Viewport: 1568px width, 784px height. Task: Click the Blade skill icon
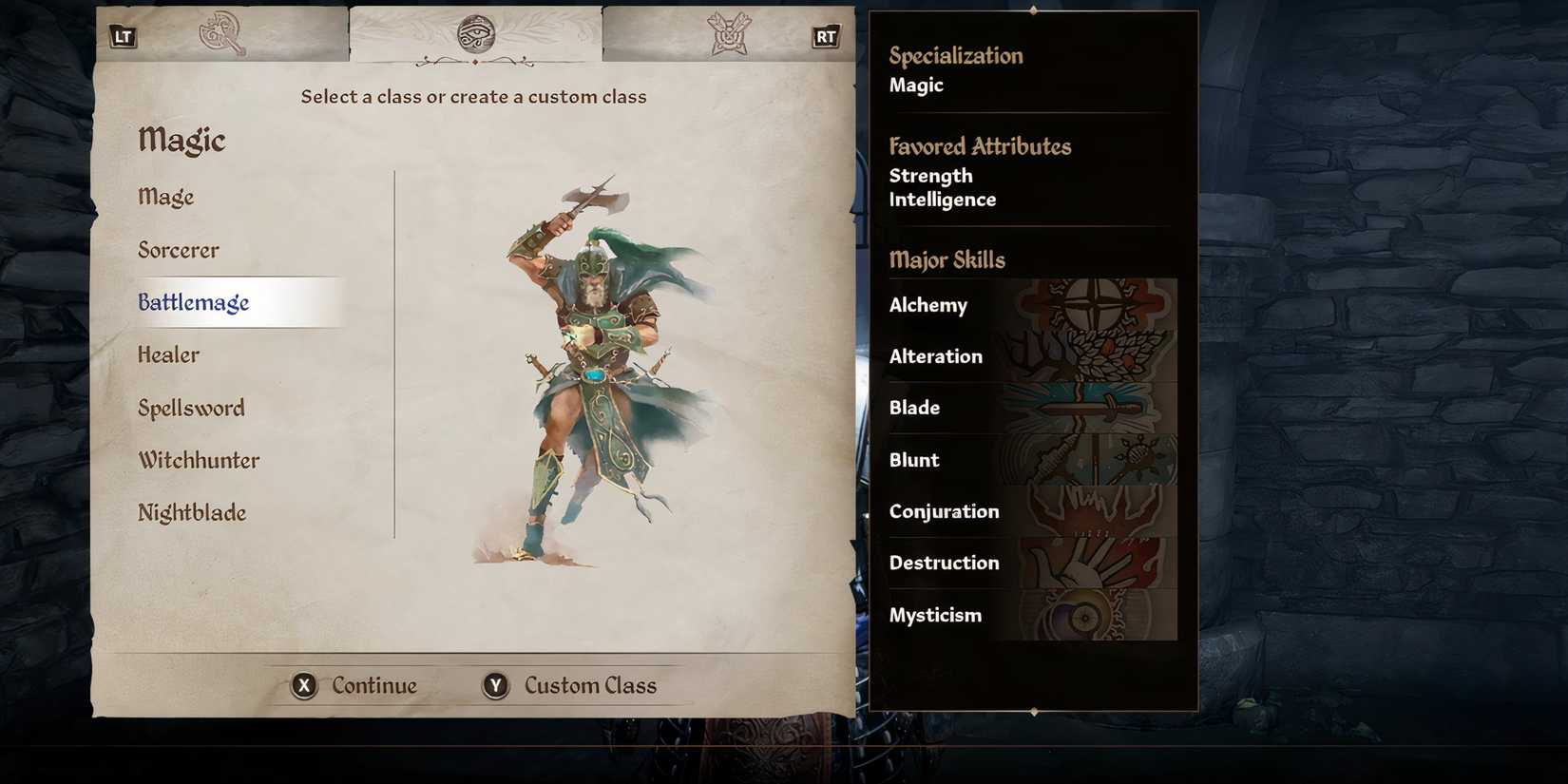[x=1093, y=408]
